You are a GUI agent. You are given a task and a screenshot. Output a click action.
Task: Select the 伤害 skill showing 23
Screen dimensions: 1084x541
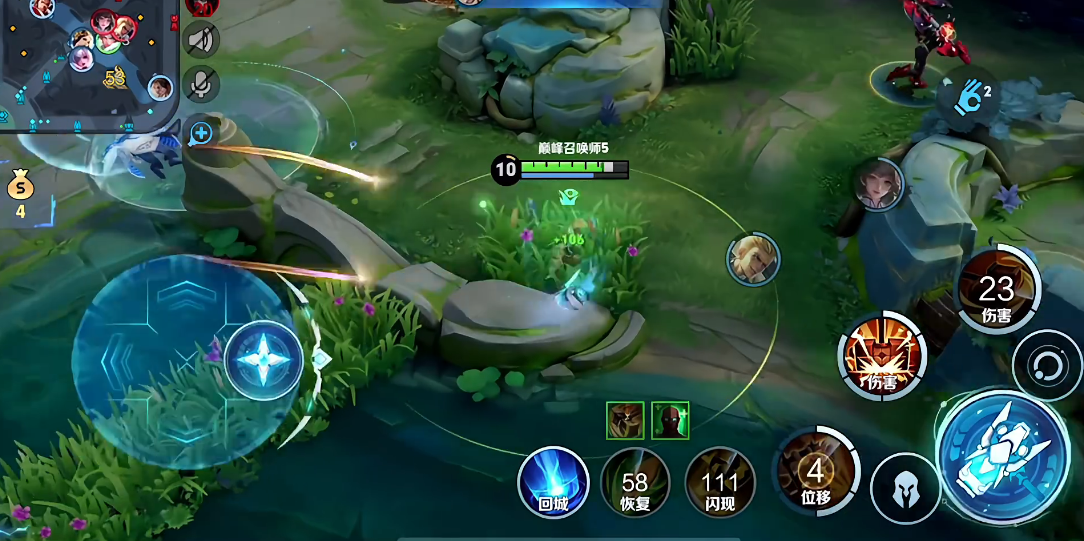(996, 291)
